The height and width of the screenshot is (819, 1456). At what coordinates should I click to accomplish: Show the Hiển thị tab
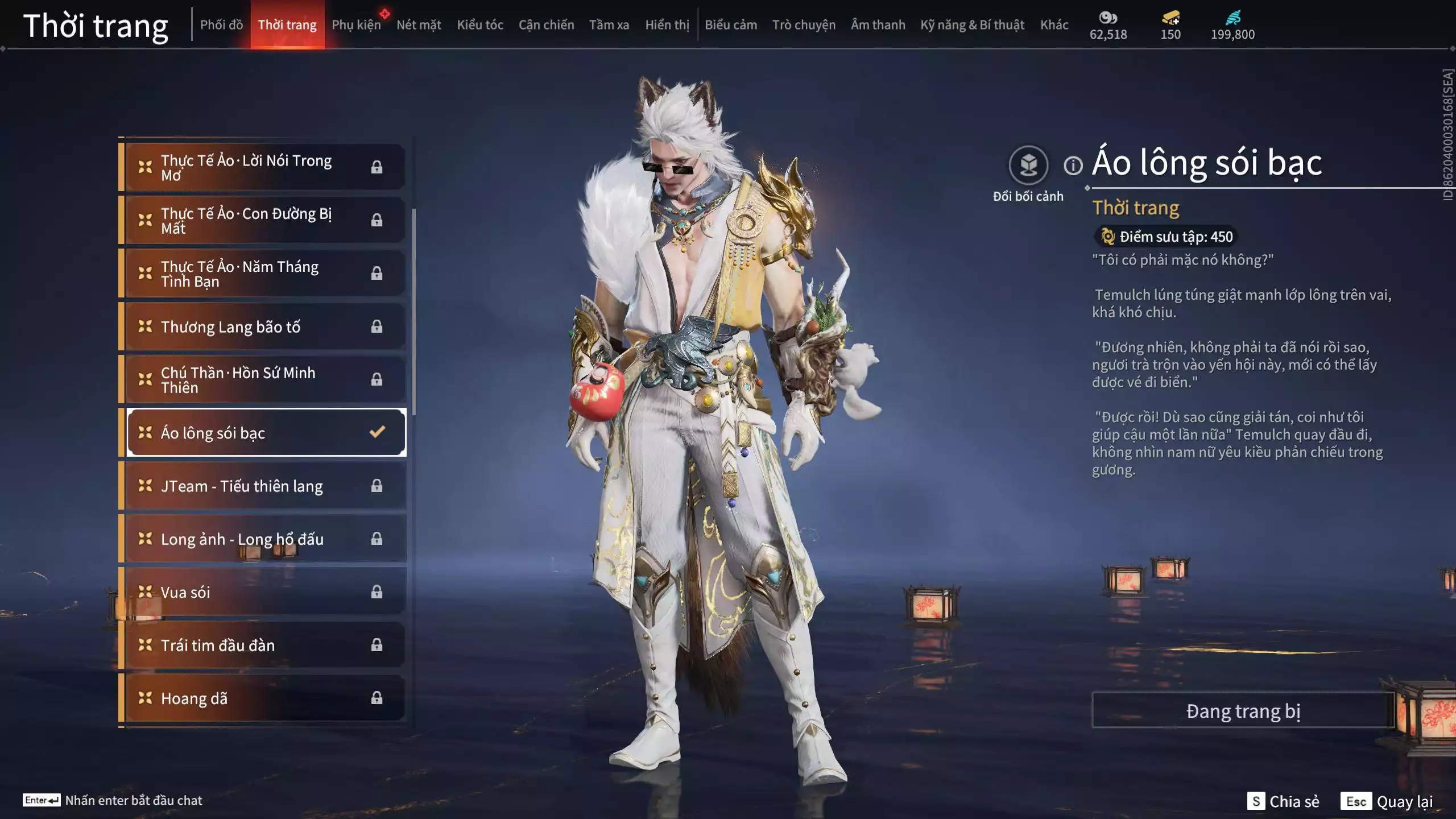(667, 25)
